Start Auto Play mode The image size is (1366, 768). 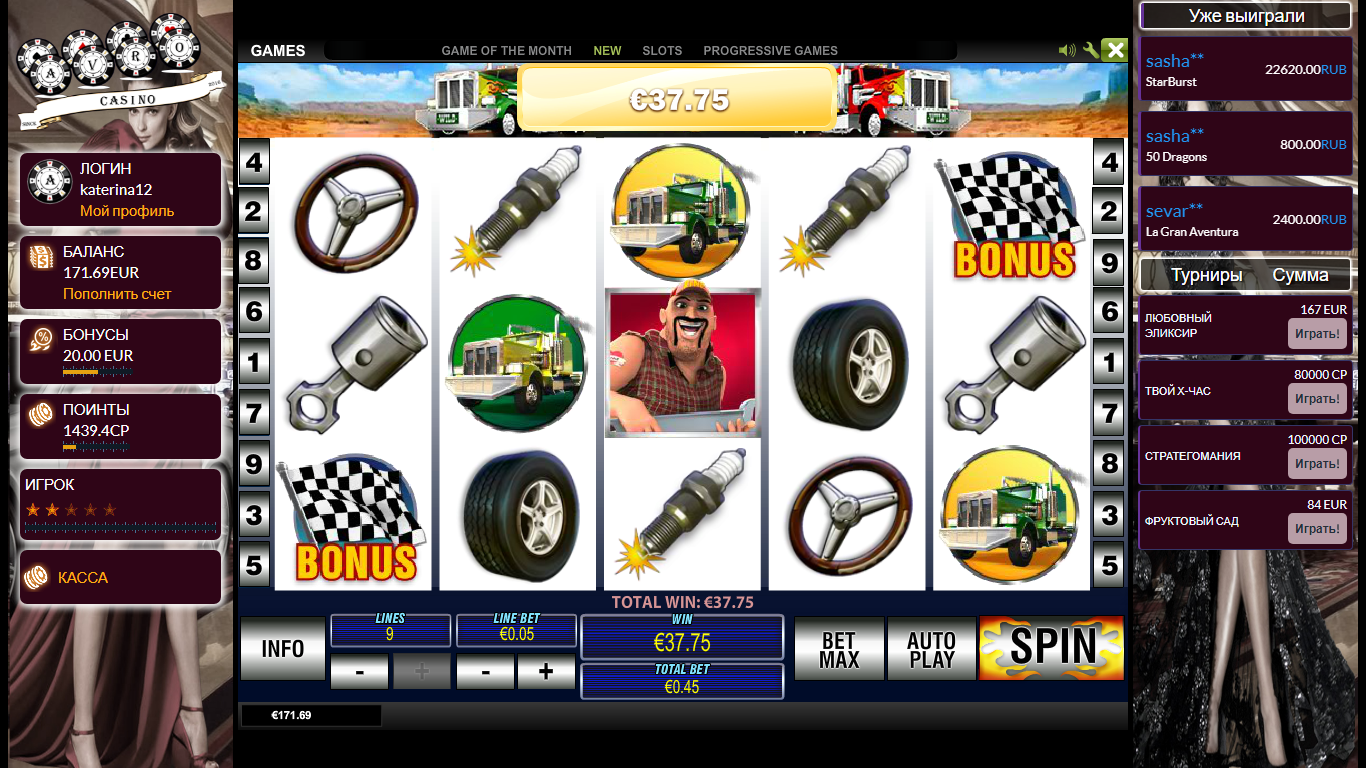pyautogui.click(x=931, y=649)
